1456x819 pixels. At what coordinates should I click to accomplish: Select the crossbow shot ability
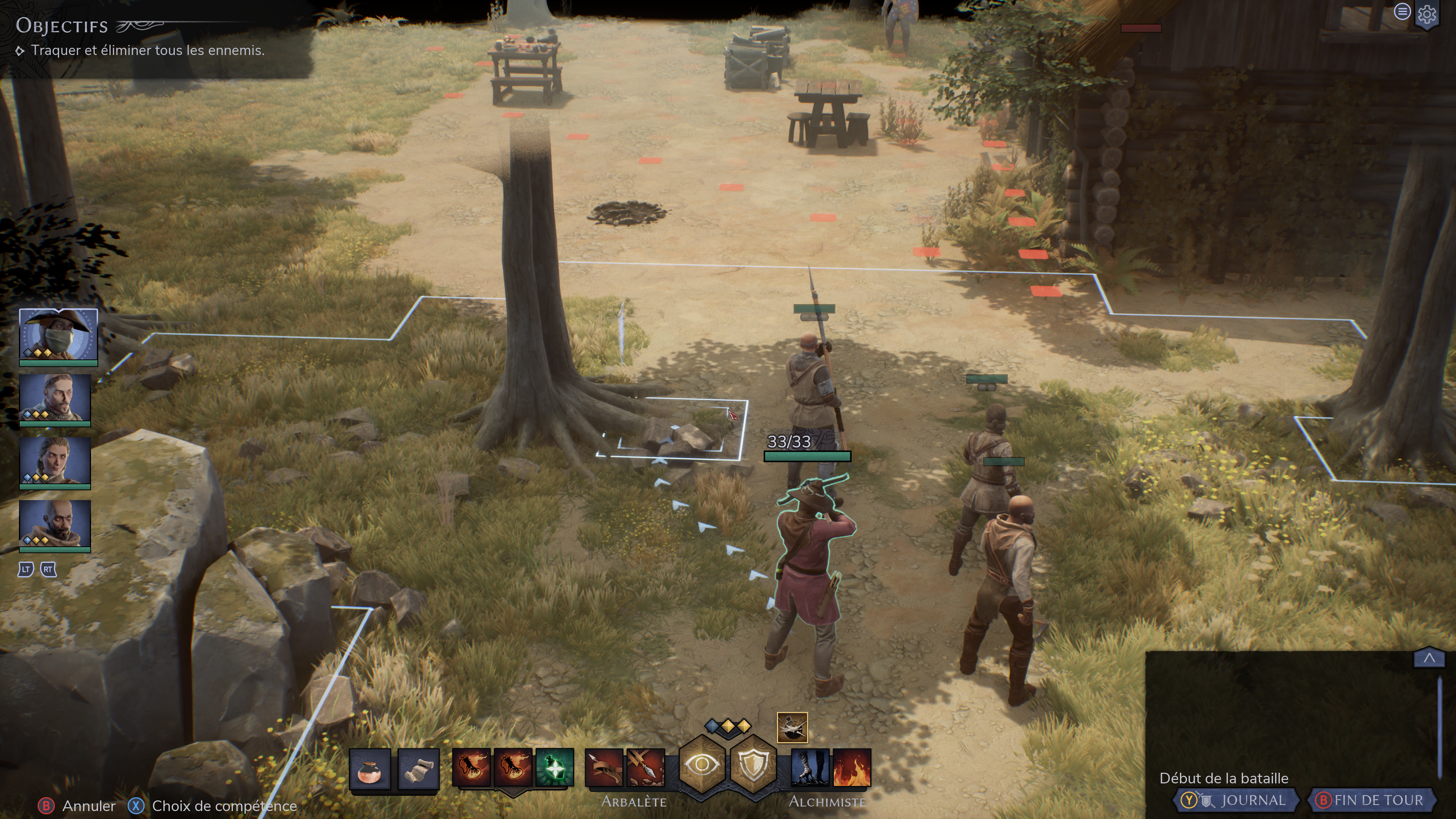click(x=603, y=767)
